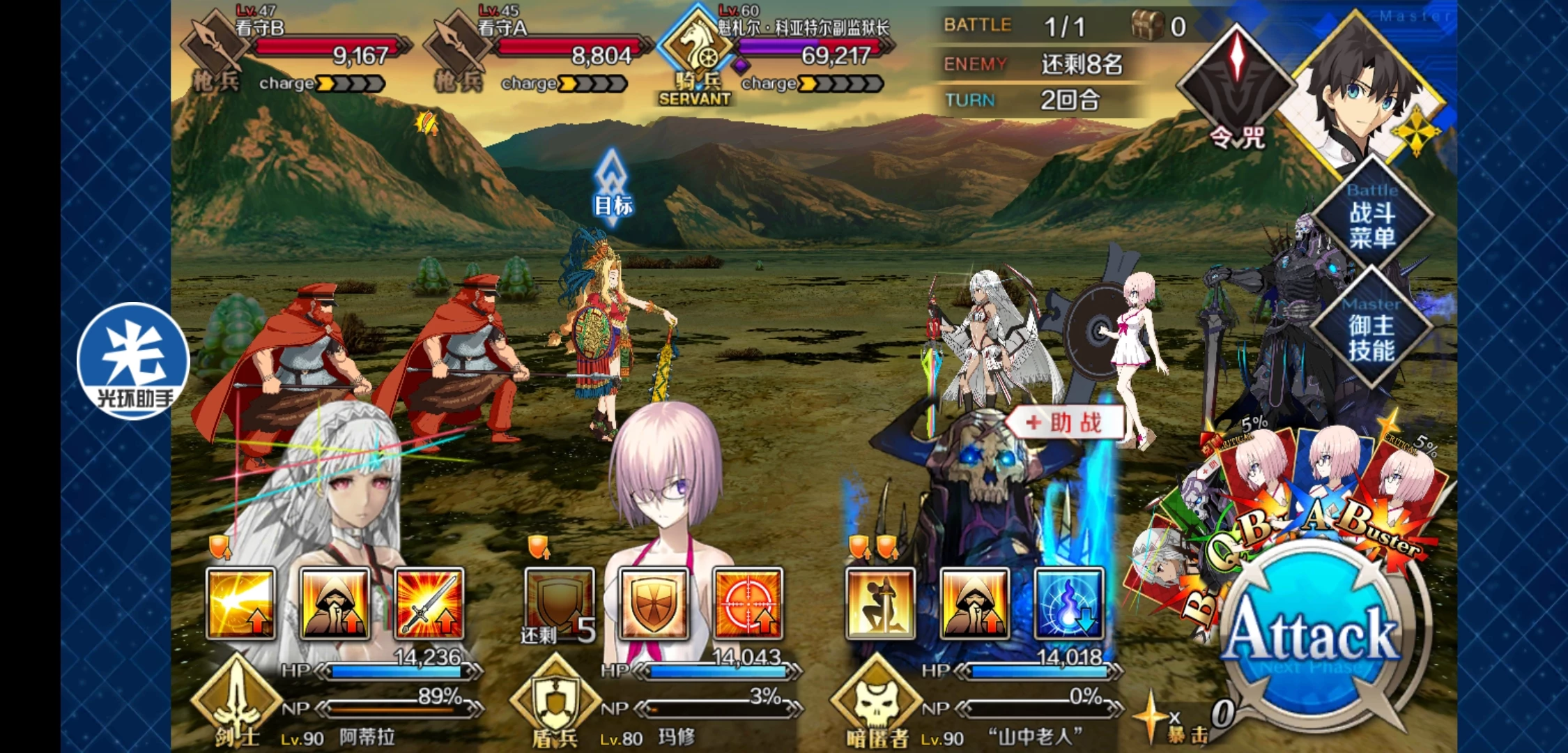This screenshot has width=1568, height=753.
Task: Select Mash's shield-with-cross second skill
Action: [x=654, y=604]
